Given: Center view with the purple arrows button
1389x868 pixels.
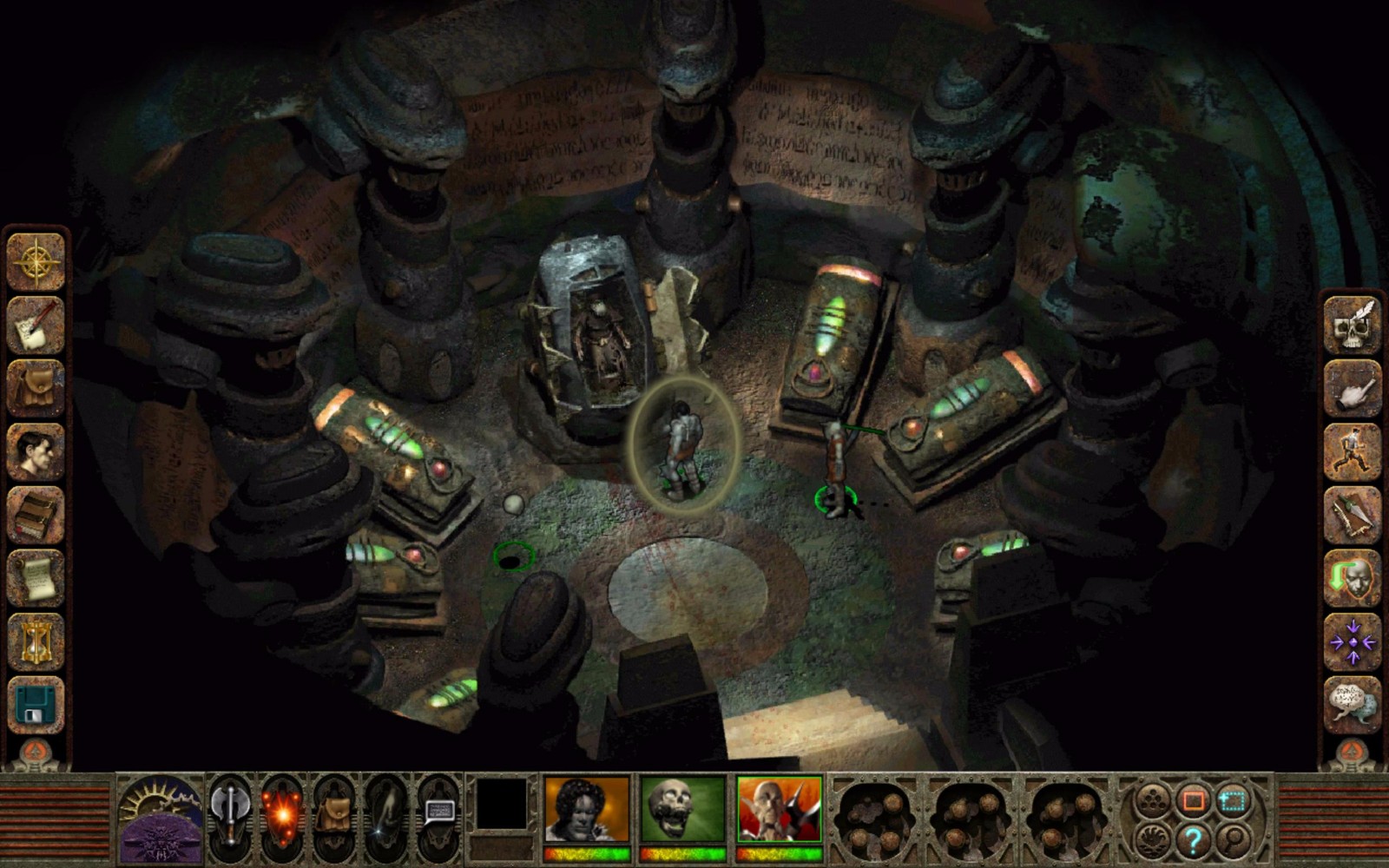Looking at the screenshot, I should [x=1352, y=641].
